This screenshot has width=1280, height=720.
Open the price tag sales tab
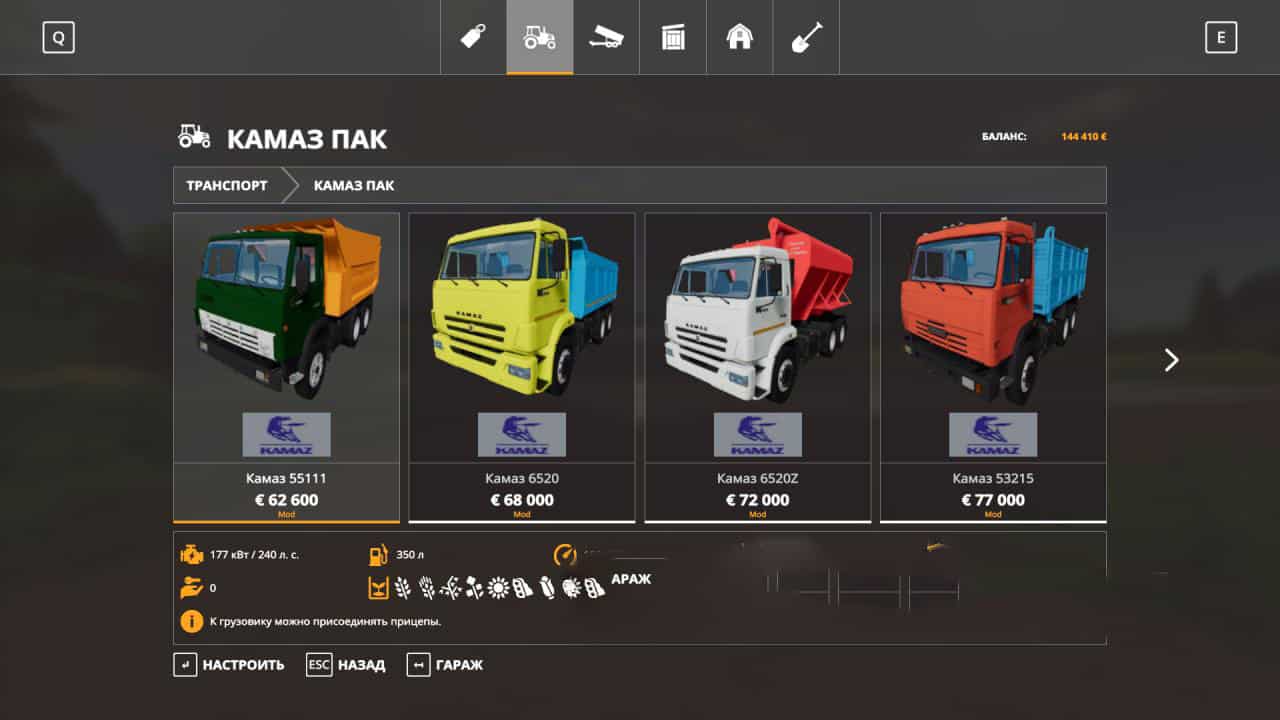(x=473, y=37)
